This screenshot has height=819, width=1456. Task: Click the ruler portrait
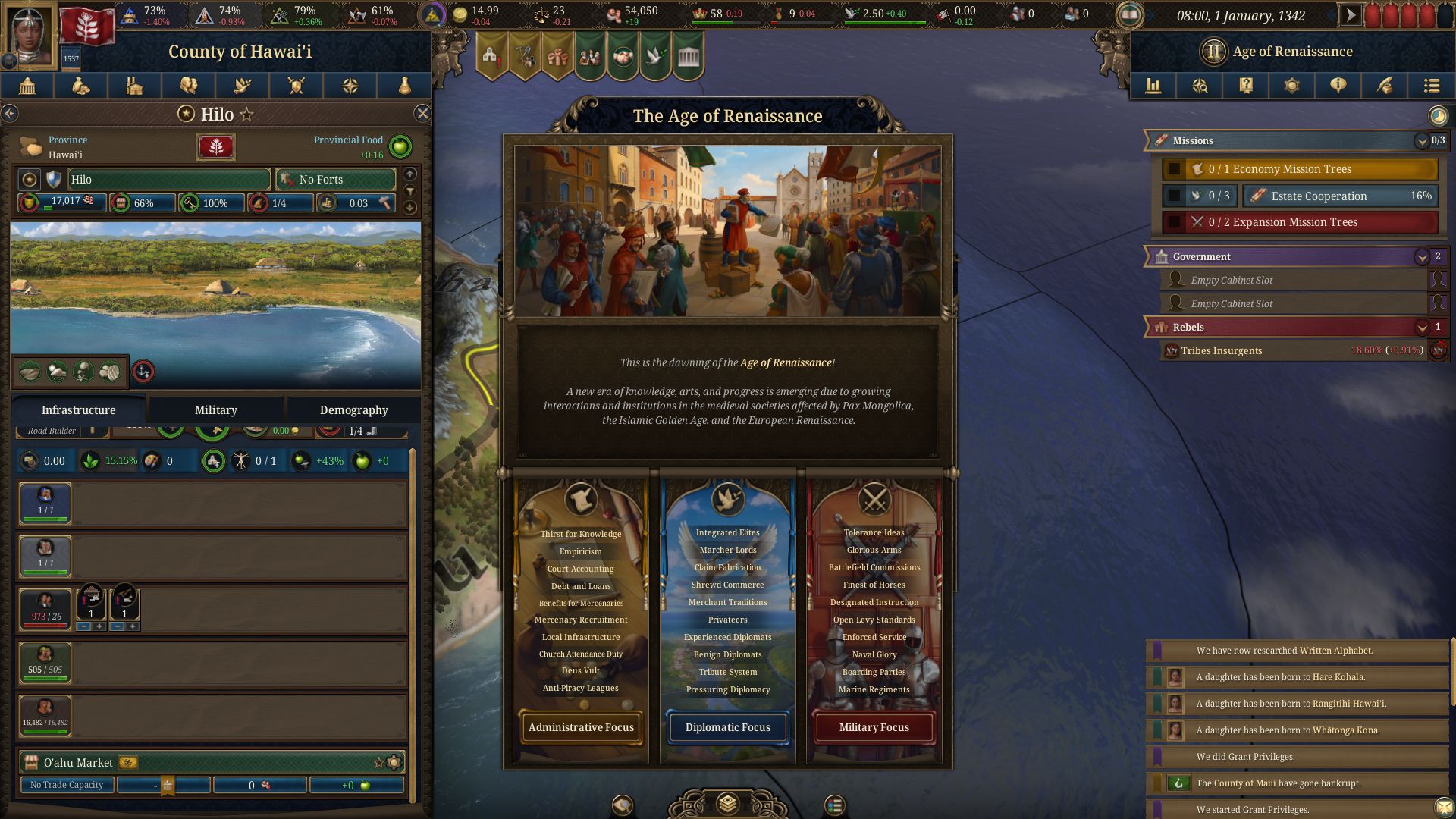(30, 34)
